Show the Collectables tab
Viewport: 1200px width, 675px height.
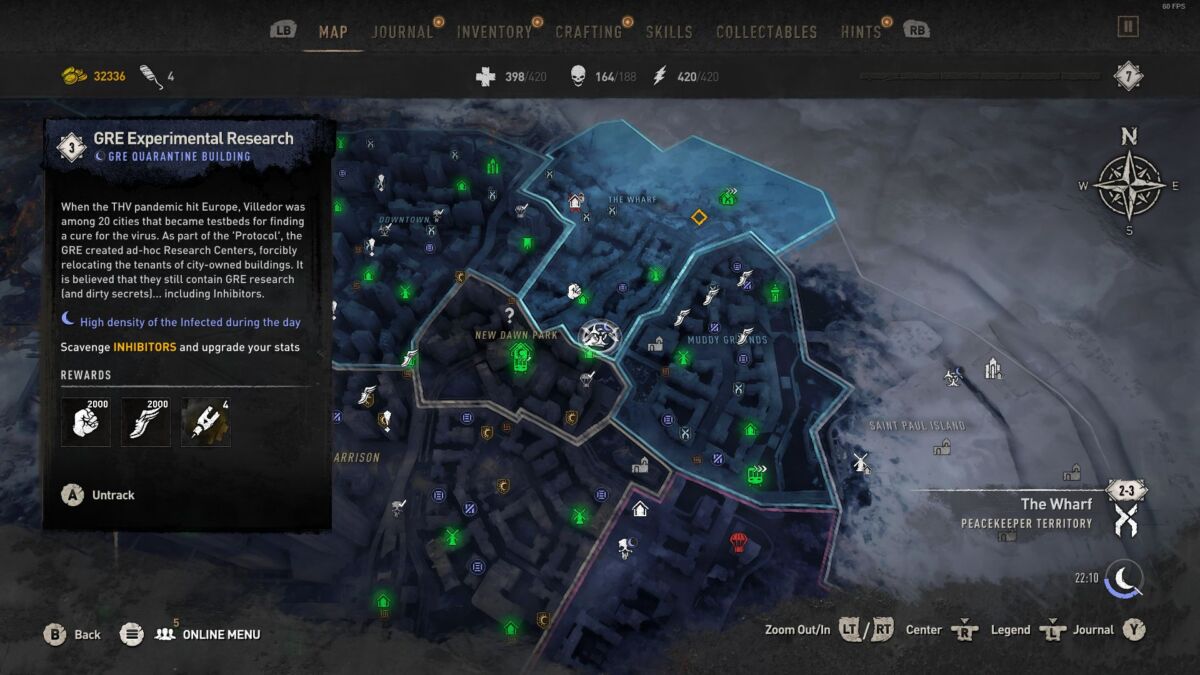tap(768, 32)
